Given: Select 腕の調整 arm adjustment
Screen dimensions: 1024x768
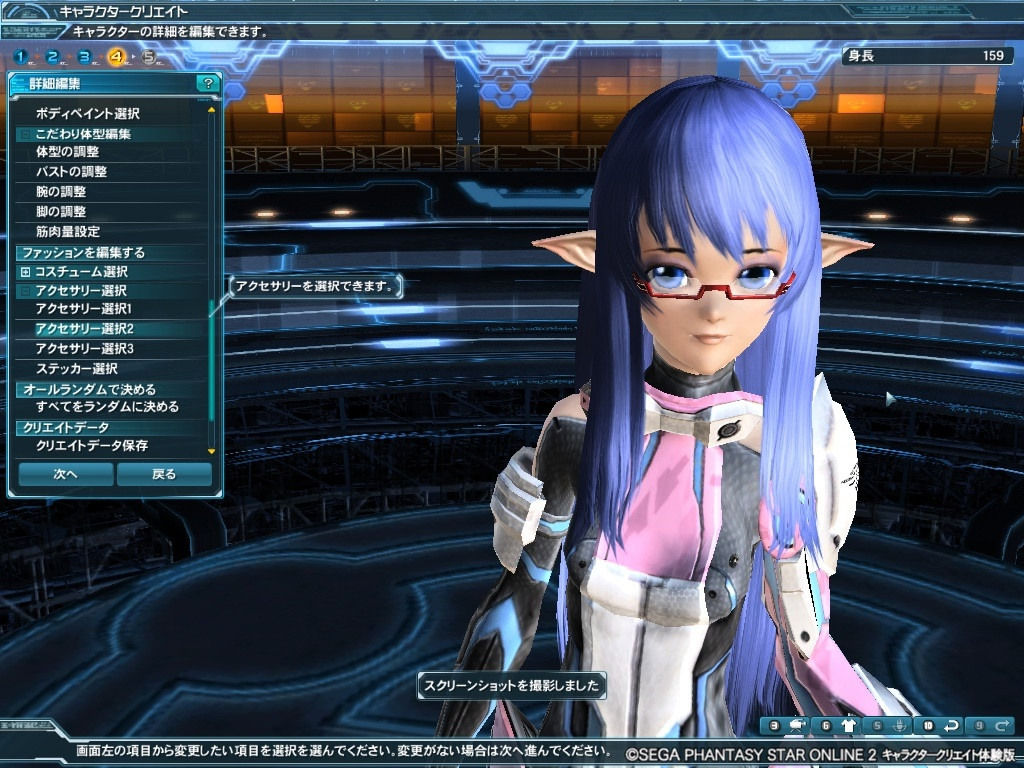Looking at the screenshot, I should [61, 192].
